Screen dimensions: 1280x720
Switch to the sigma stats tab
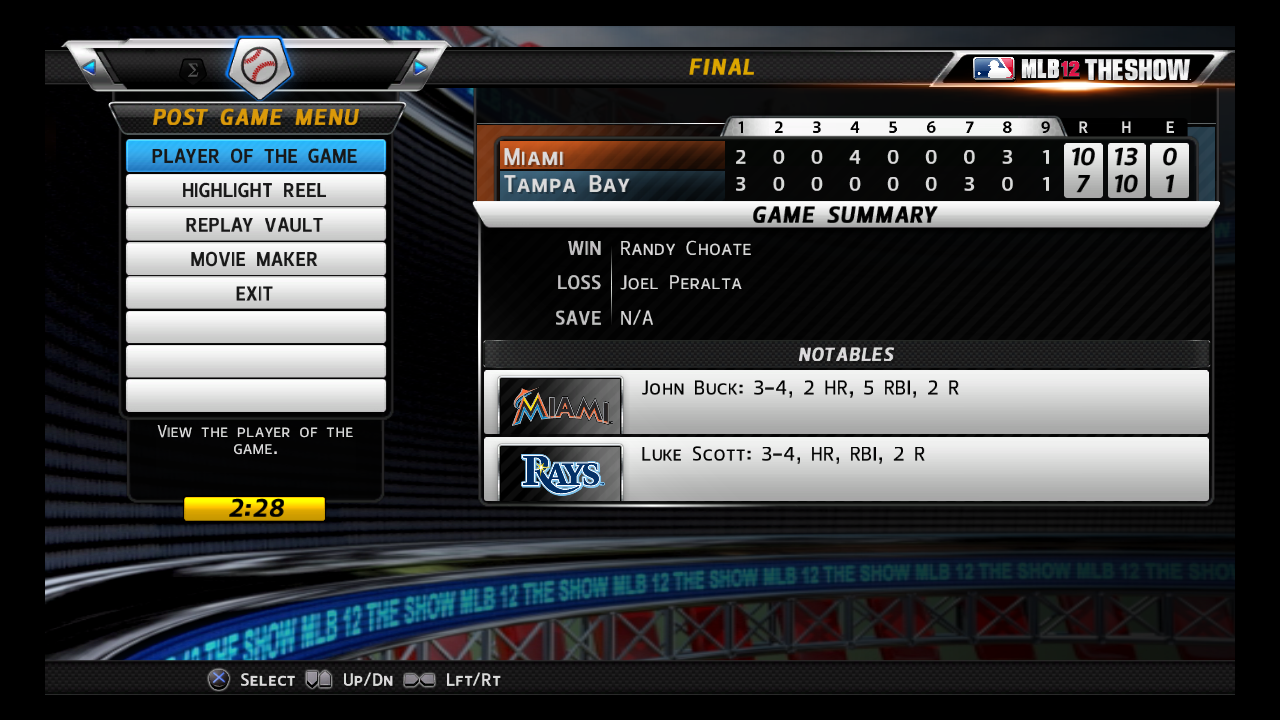pos(192,69)
